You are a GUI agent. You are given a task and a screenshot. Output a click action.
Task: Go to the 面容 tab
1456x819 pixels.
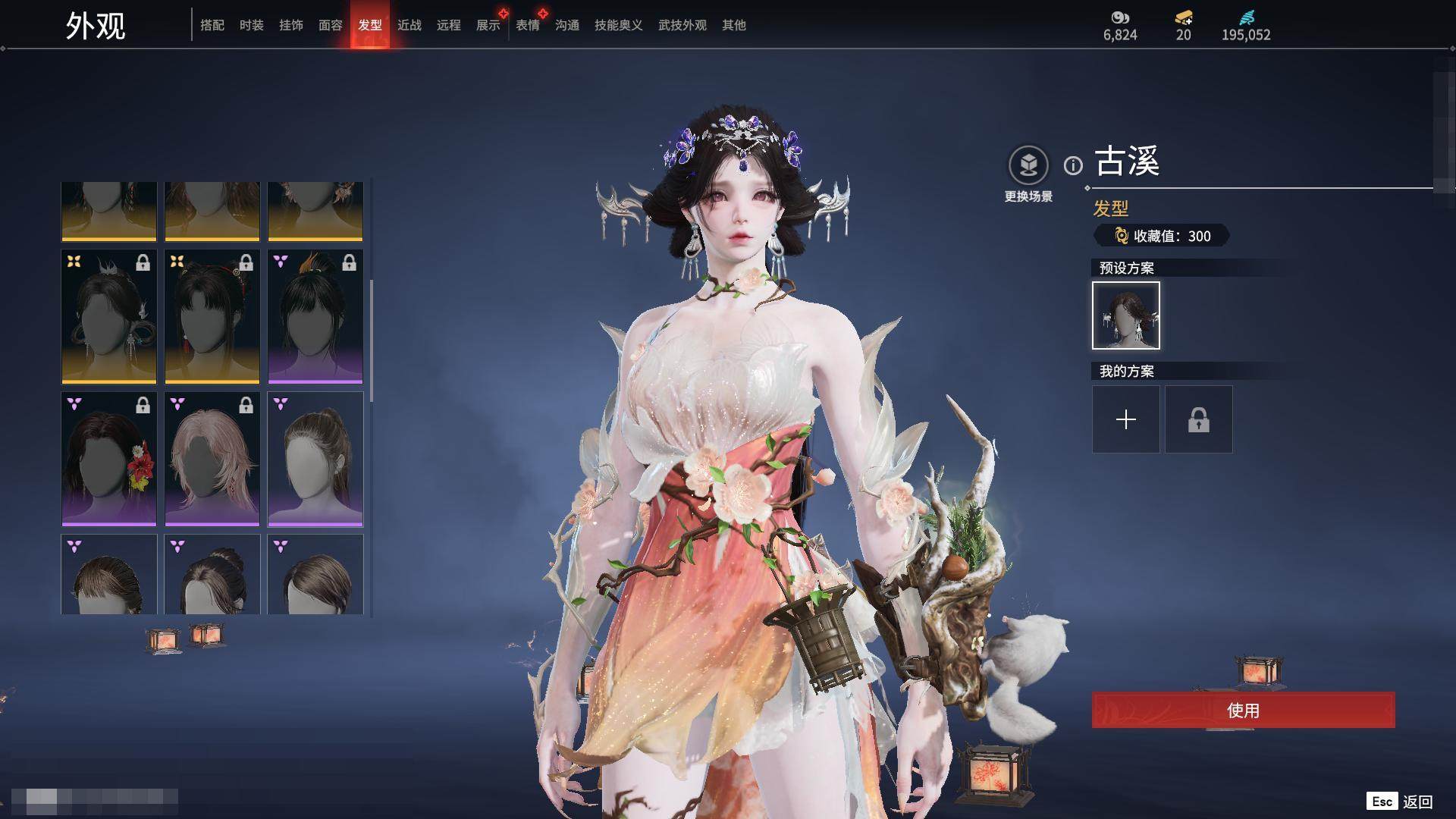coord(331,25)
